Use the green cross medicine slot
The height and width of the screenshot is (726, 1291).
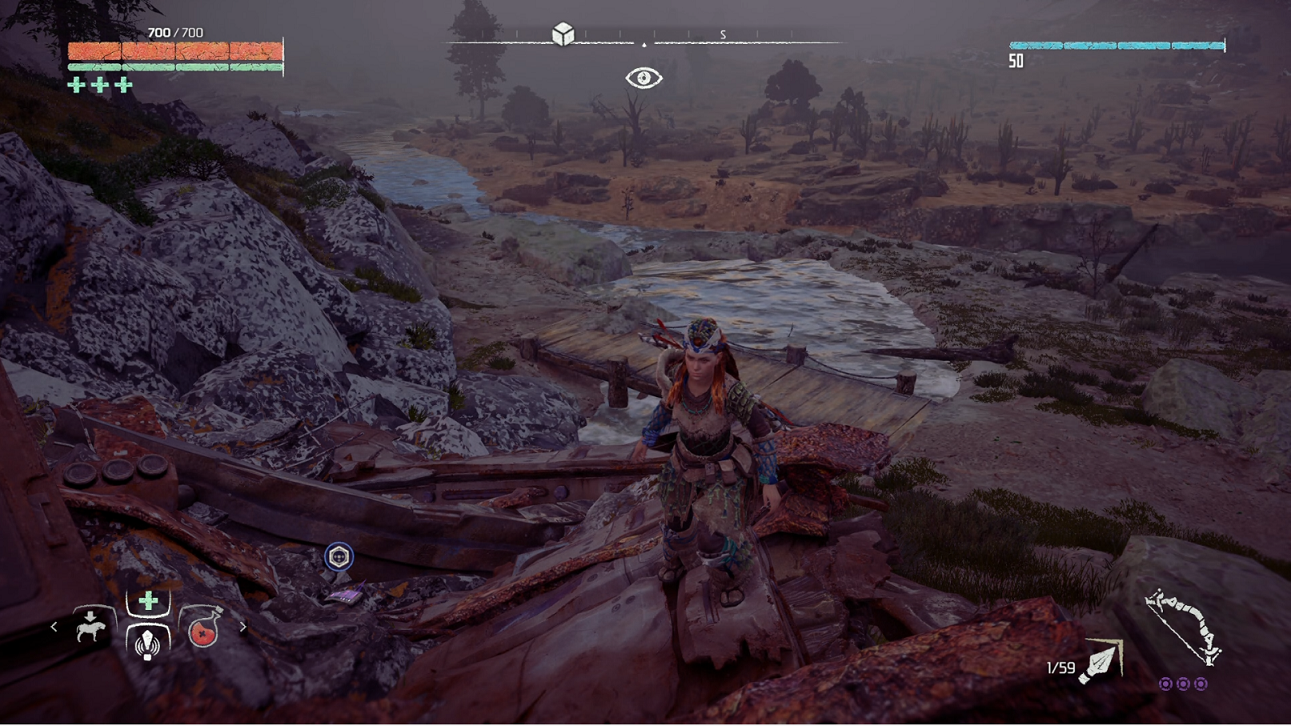coord(148,601)
